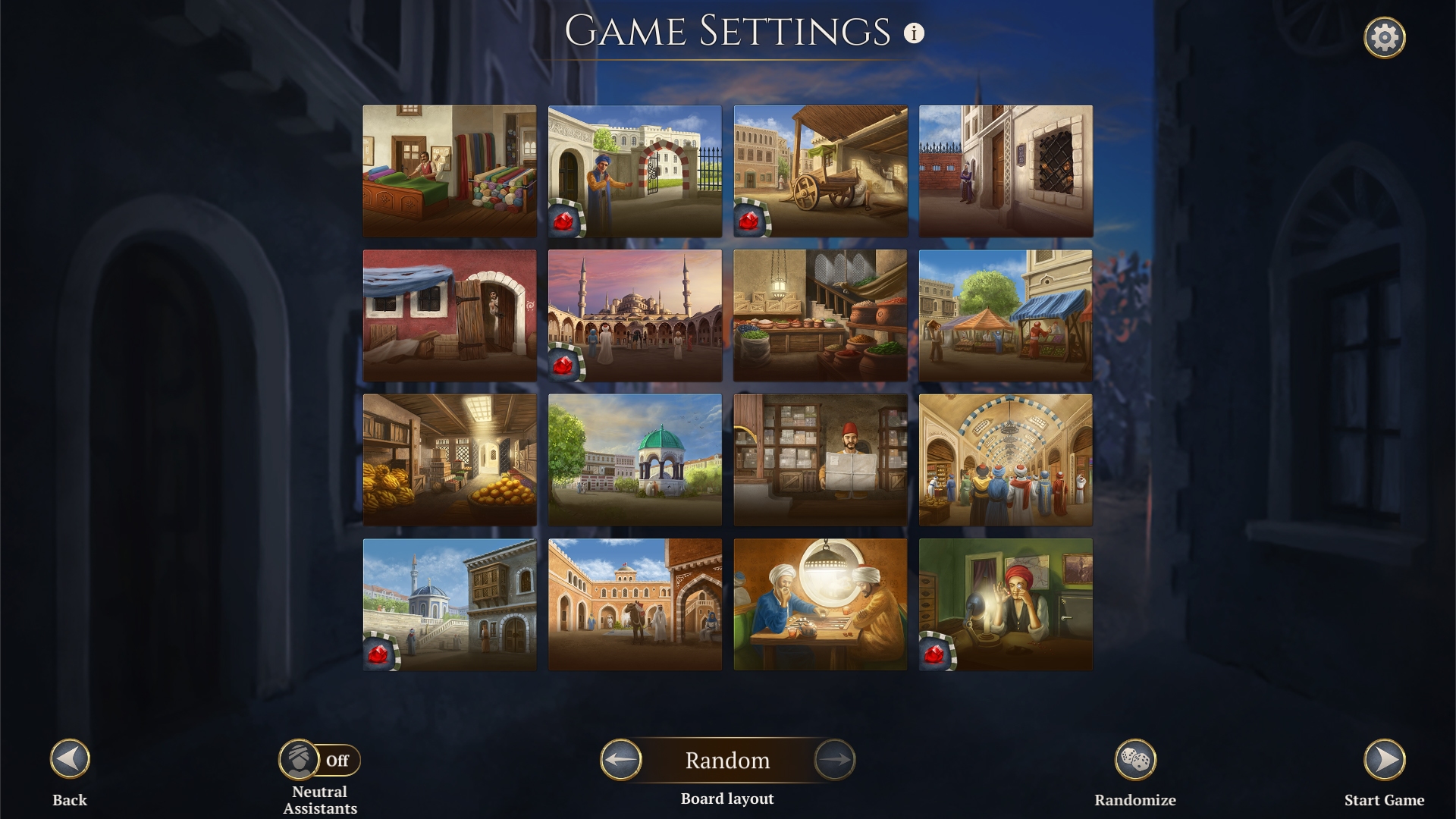Select the post office clerk tile
Screen dimensions: 1456x819
pyautogui.click(x=821, y=459)
